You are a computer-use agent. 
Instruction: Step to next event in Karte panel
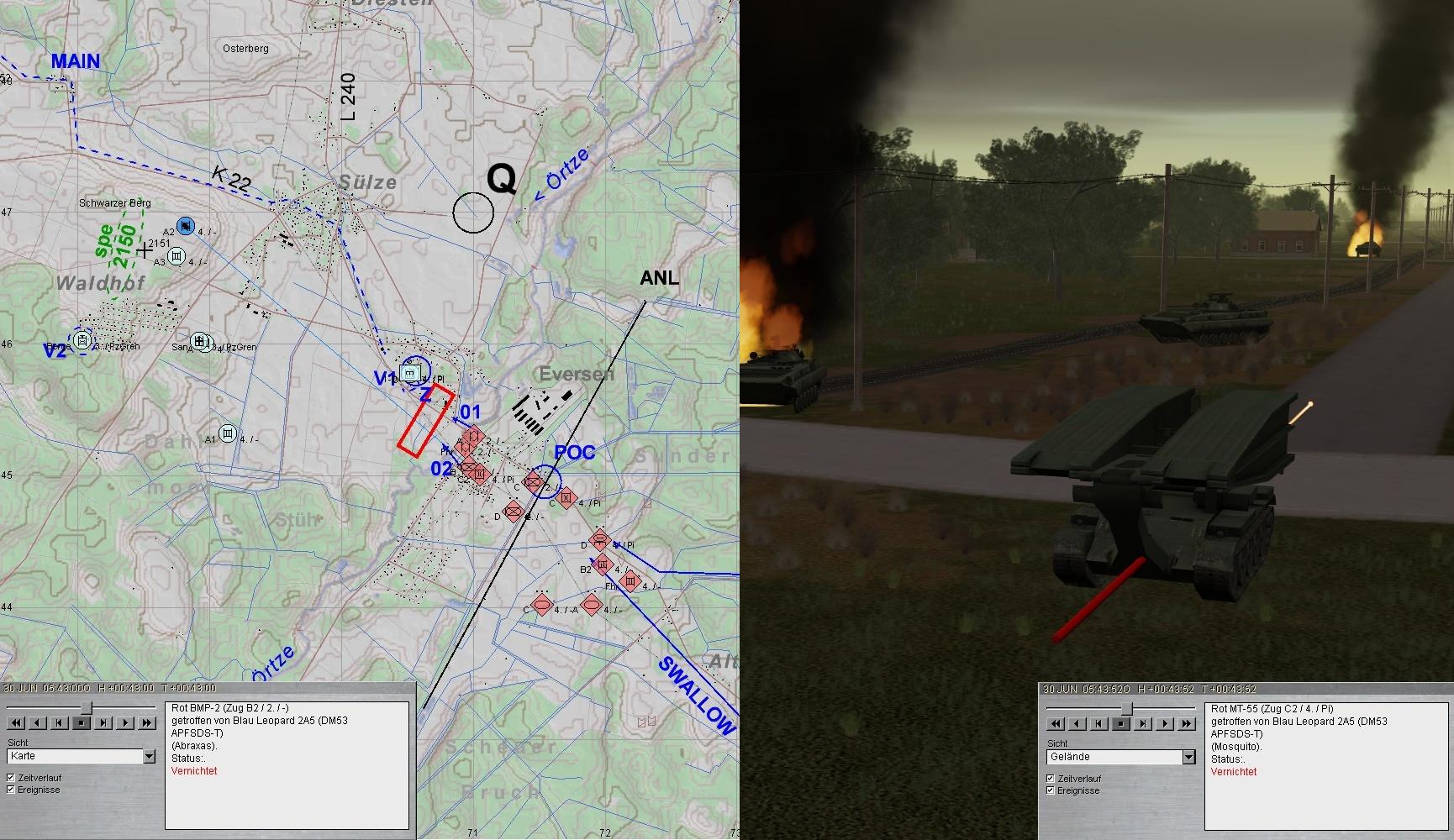[x=103, y=722]
